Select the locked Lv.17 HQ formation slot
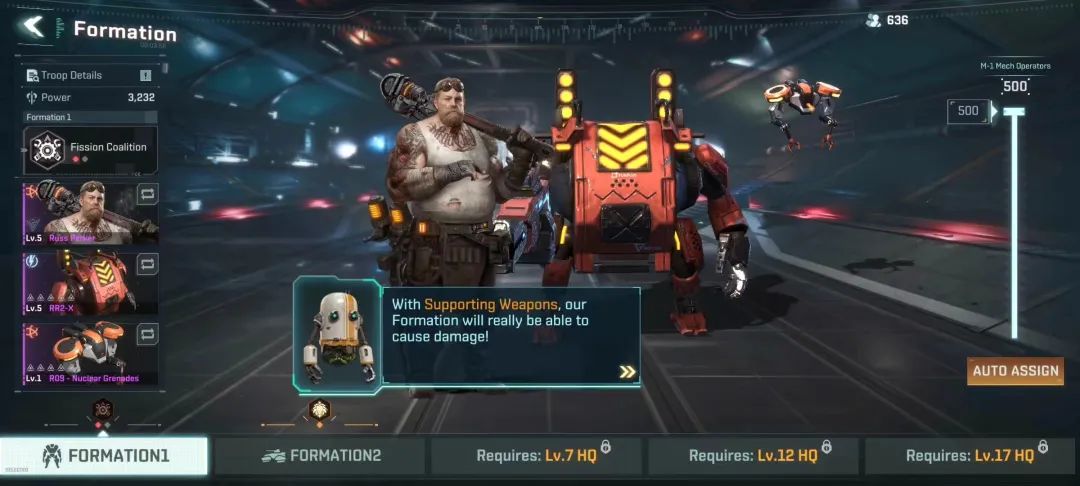 point(972,456)
